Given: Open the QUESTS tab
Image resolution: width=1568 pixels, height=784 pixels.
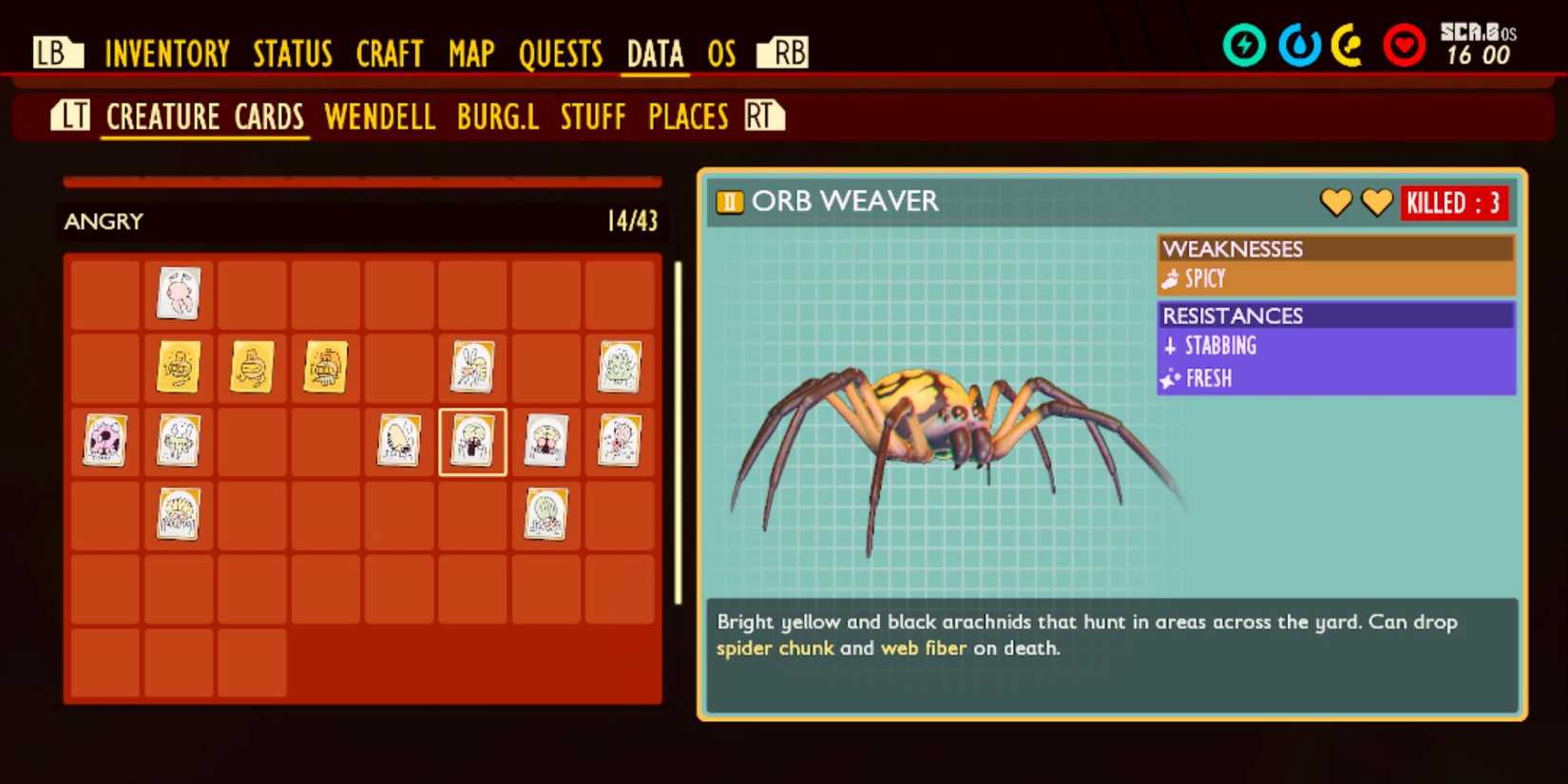Looking at the screenshot, I should click(x=561, y=54).
